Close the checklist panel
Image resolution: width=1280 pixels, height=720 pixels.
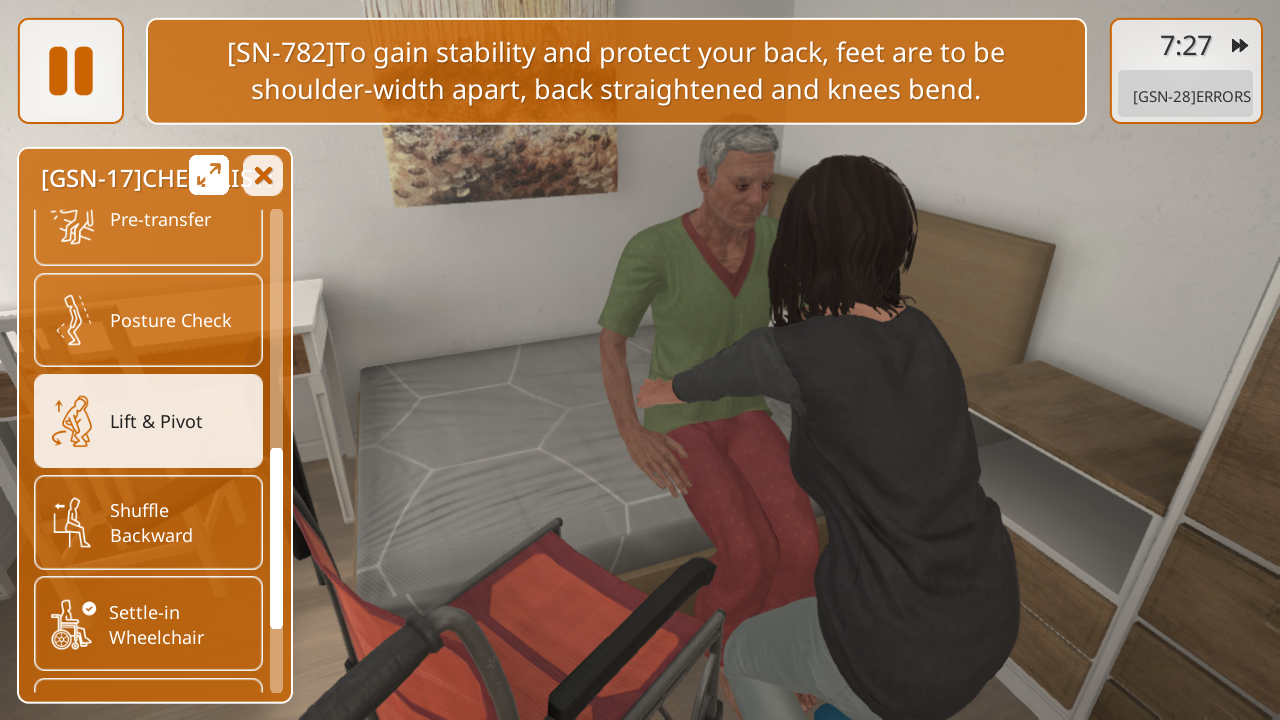(263, 176)
